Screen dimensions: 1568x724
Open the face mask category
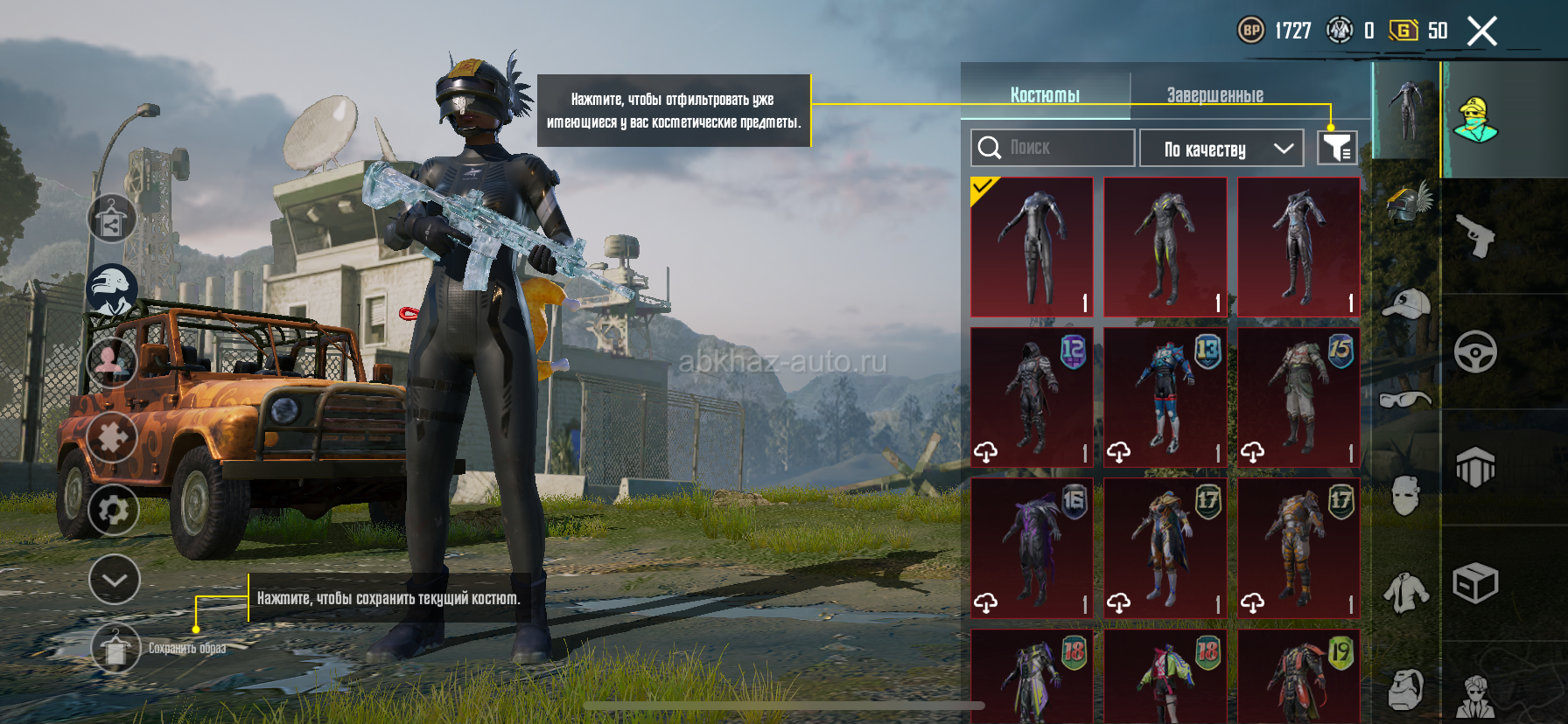[1405, 497]
